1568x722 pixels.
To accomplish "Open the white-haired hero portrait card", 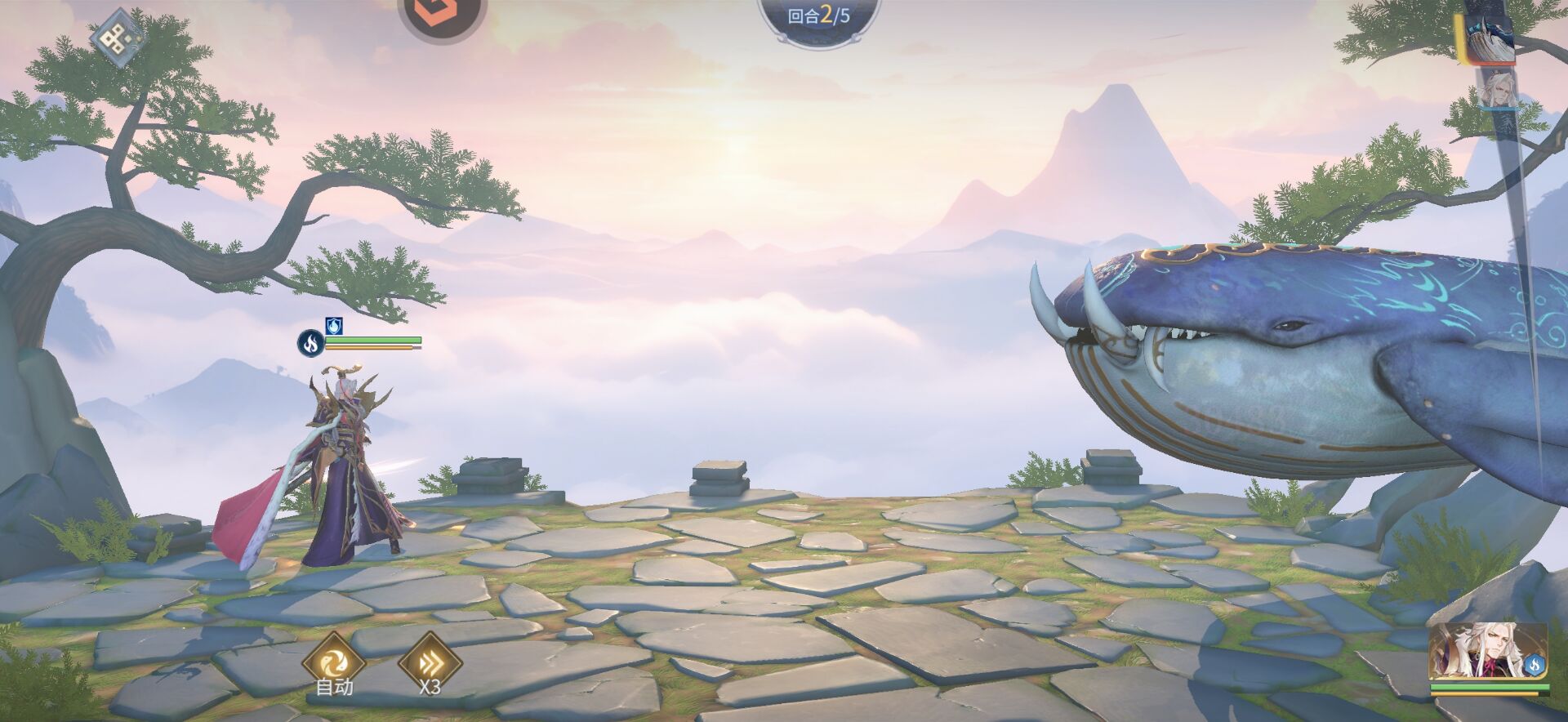I will 1479,652.
